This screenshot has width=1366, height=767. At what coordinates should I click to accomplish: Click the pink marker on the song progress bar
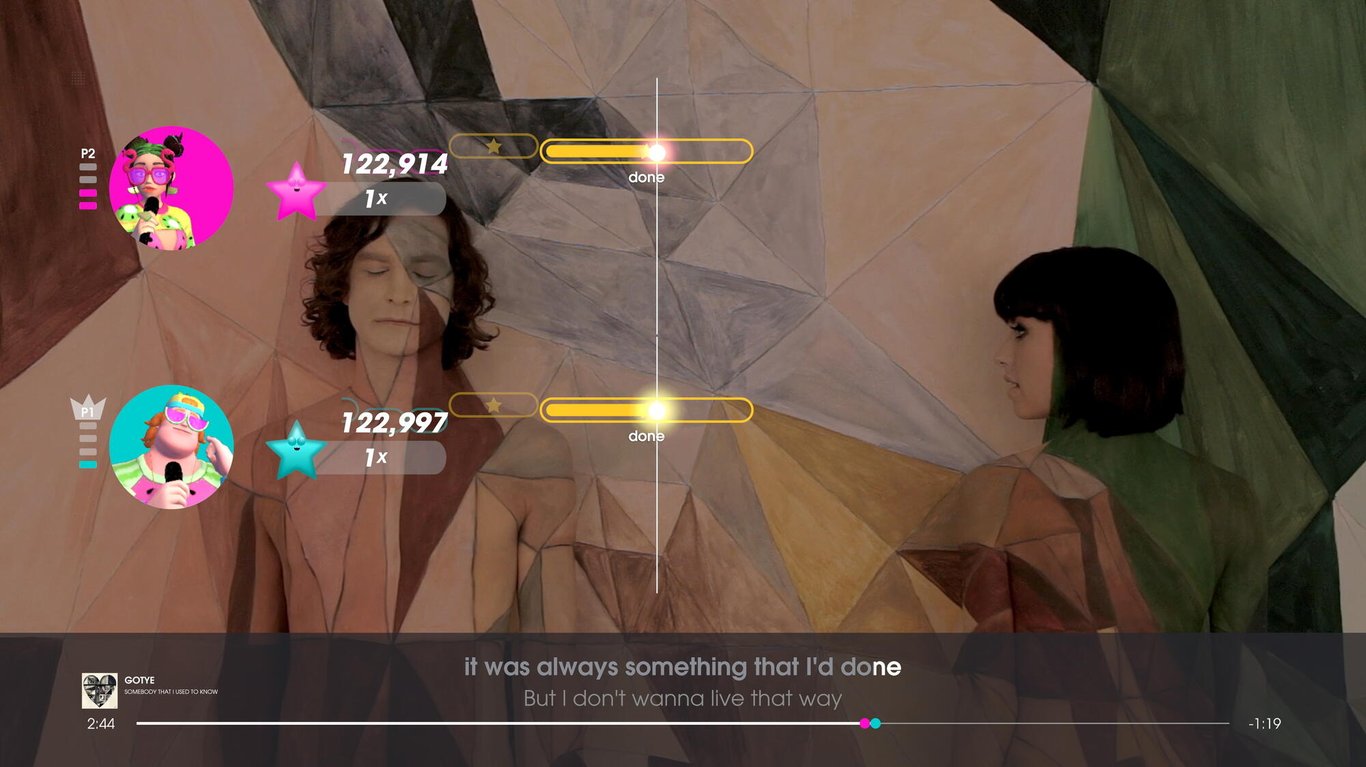tap(864, 722)
